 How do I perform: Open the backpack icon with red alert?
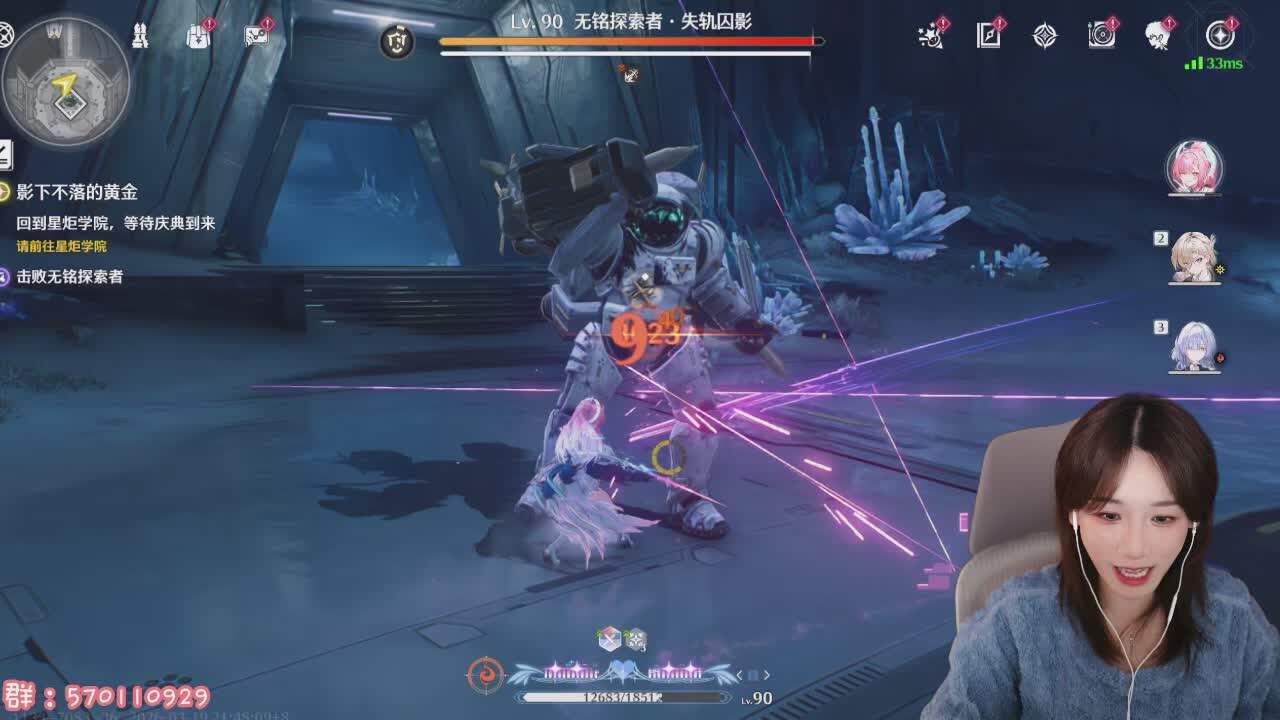[x=198, y=36]
